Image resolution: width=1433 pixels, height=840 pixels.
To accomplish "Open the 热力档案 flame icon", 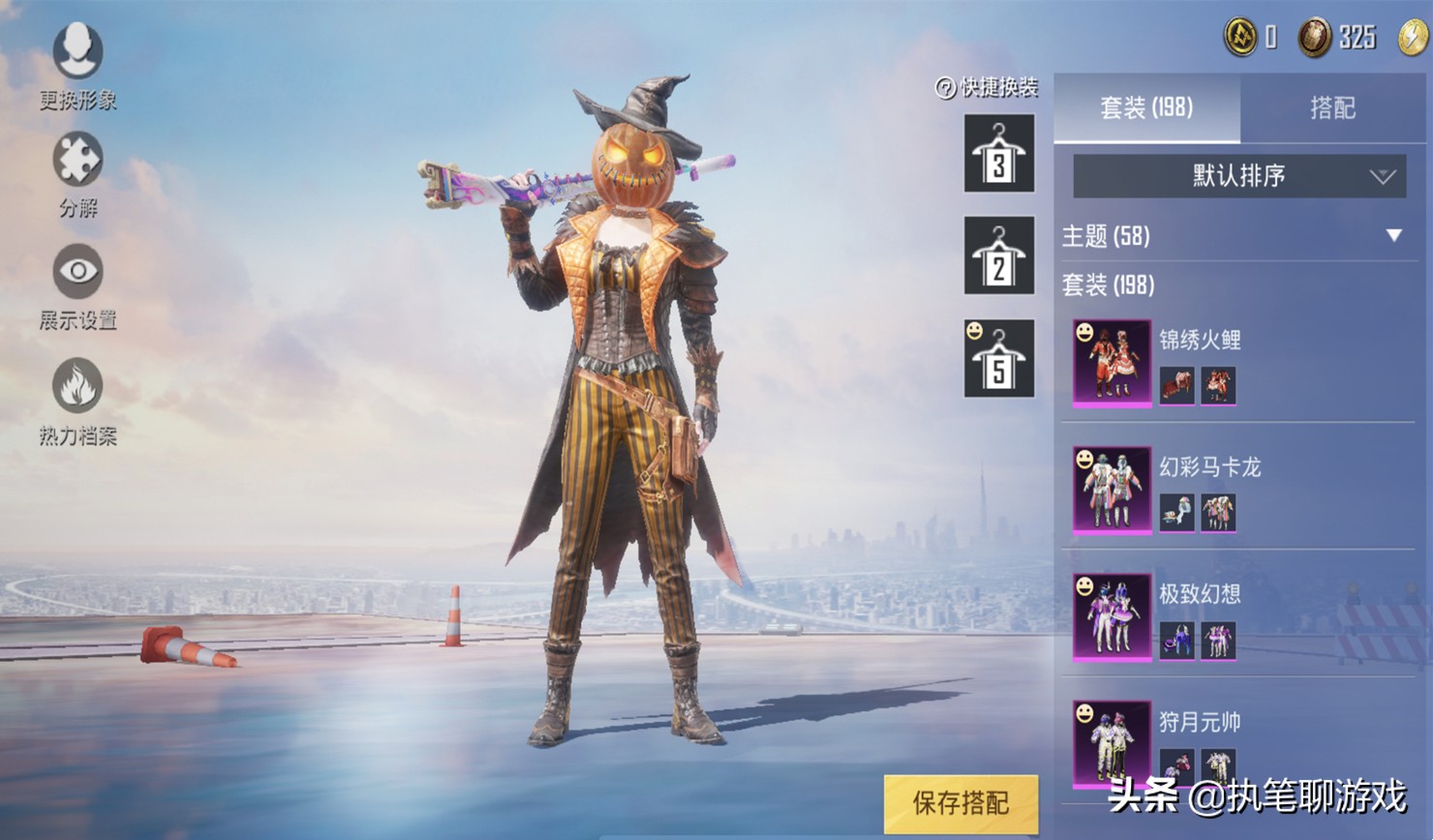I will tap(77, 399).
